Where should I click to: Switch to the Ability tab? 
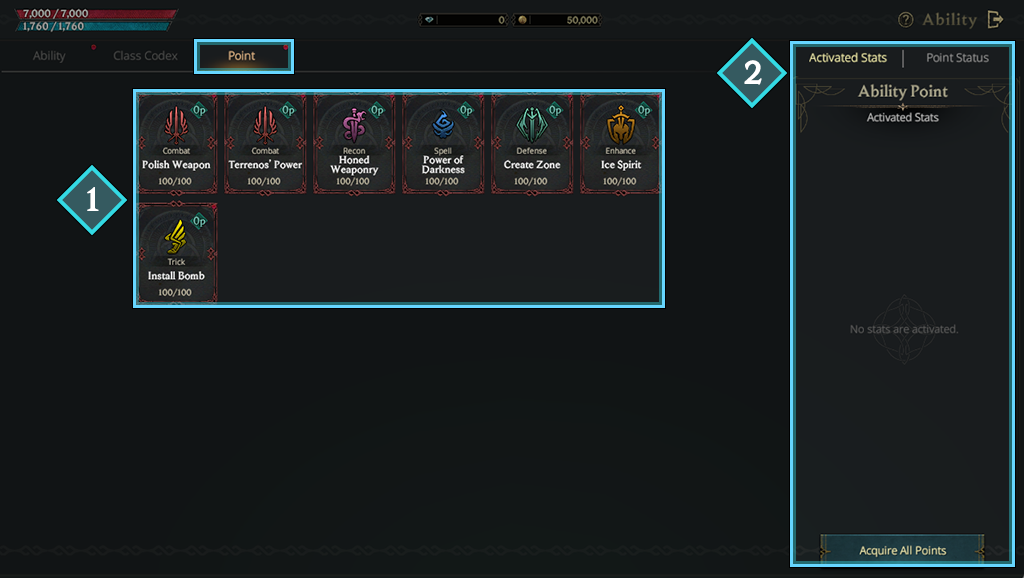(49, 56)
